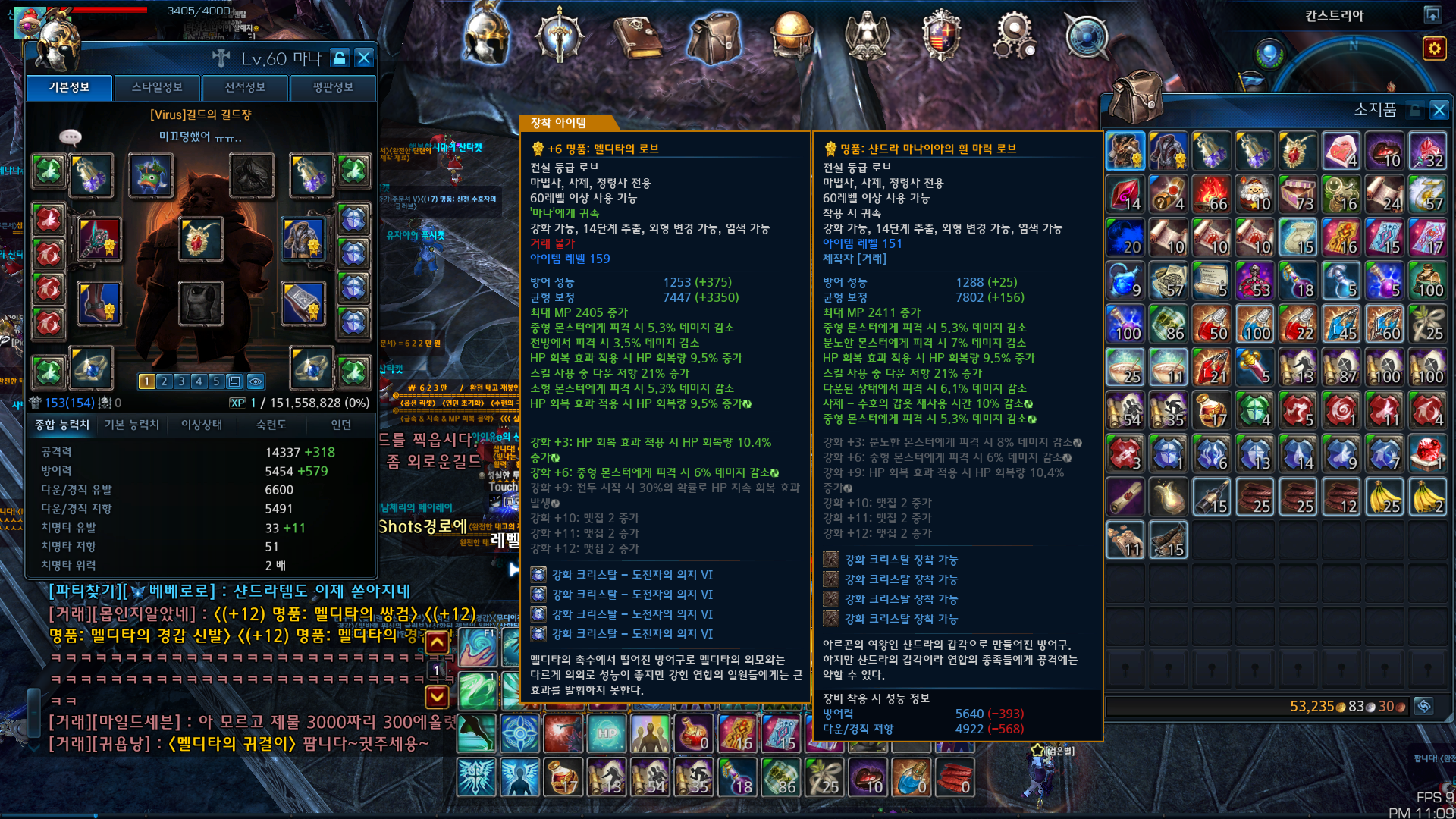Click the save disk icon next to preset page 5

[x=234, y=381]
